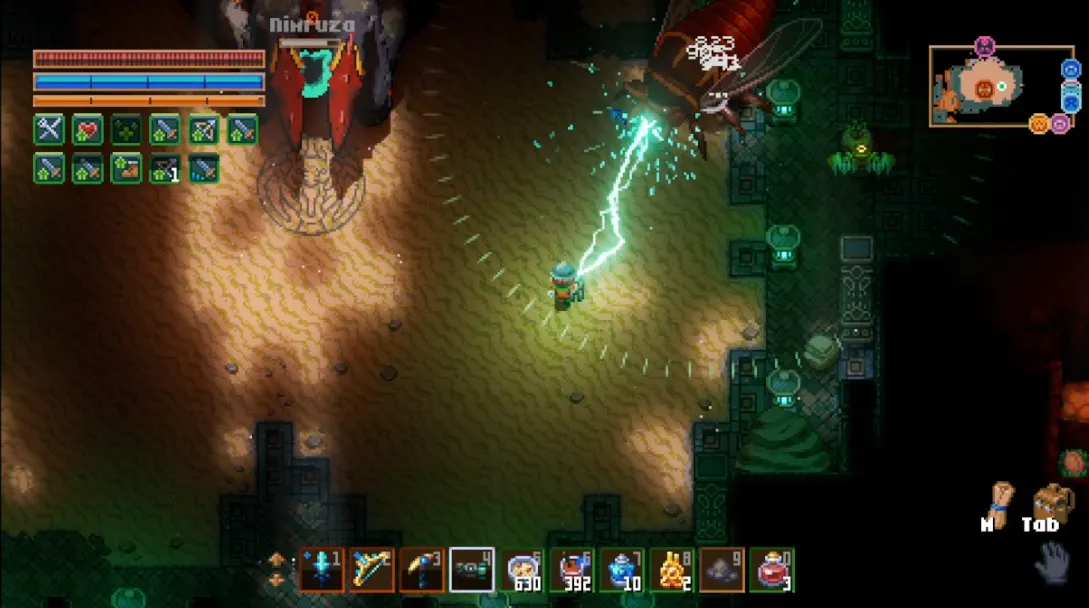The width and height of the screenshot is (1089, 608).
Task: Inspect the crossed swords buff icon
Action: pyautogui.click(x=49, y=130)
